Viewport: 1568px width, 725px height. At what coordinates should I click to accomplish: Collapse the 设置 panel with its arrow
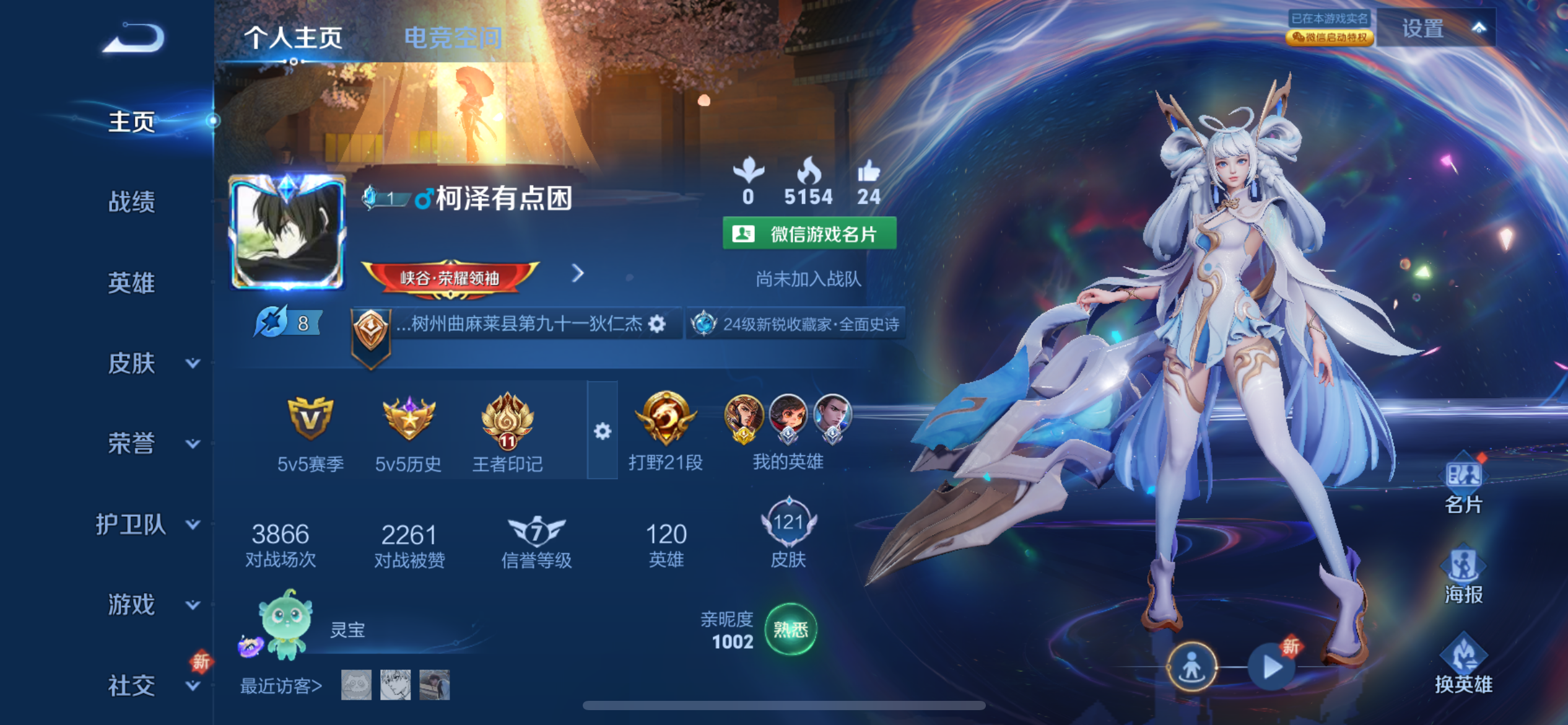tap(1479, 28)
